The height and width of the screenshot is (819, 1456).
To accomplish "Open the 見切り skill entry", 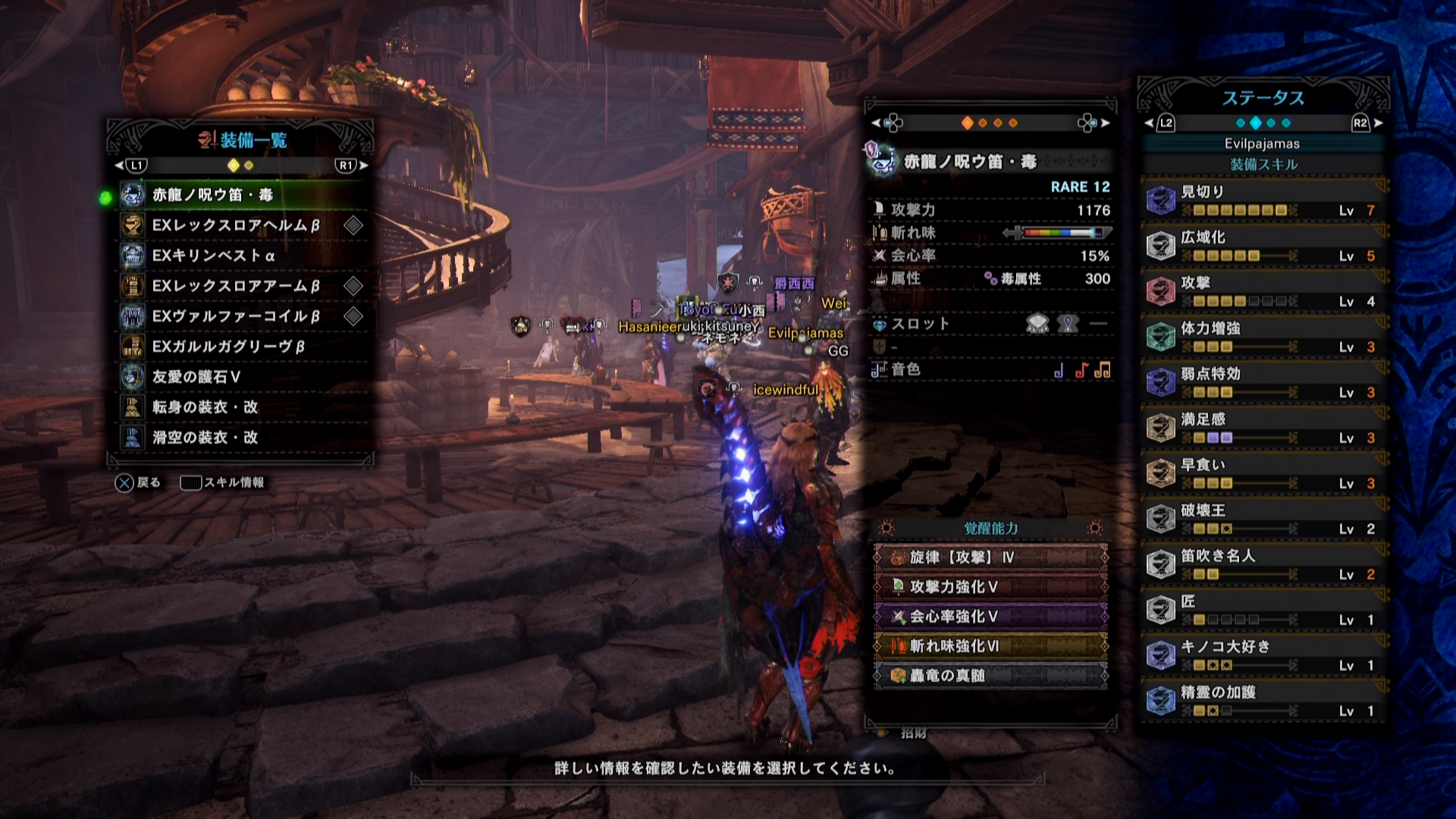I will coord(1263,200).
